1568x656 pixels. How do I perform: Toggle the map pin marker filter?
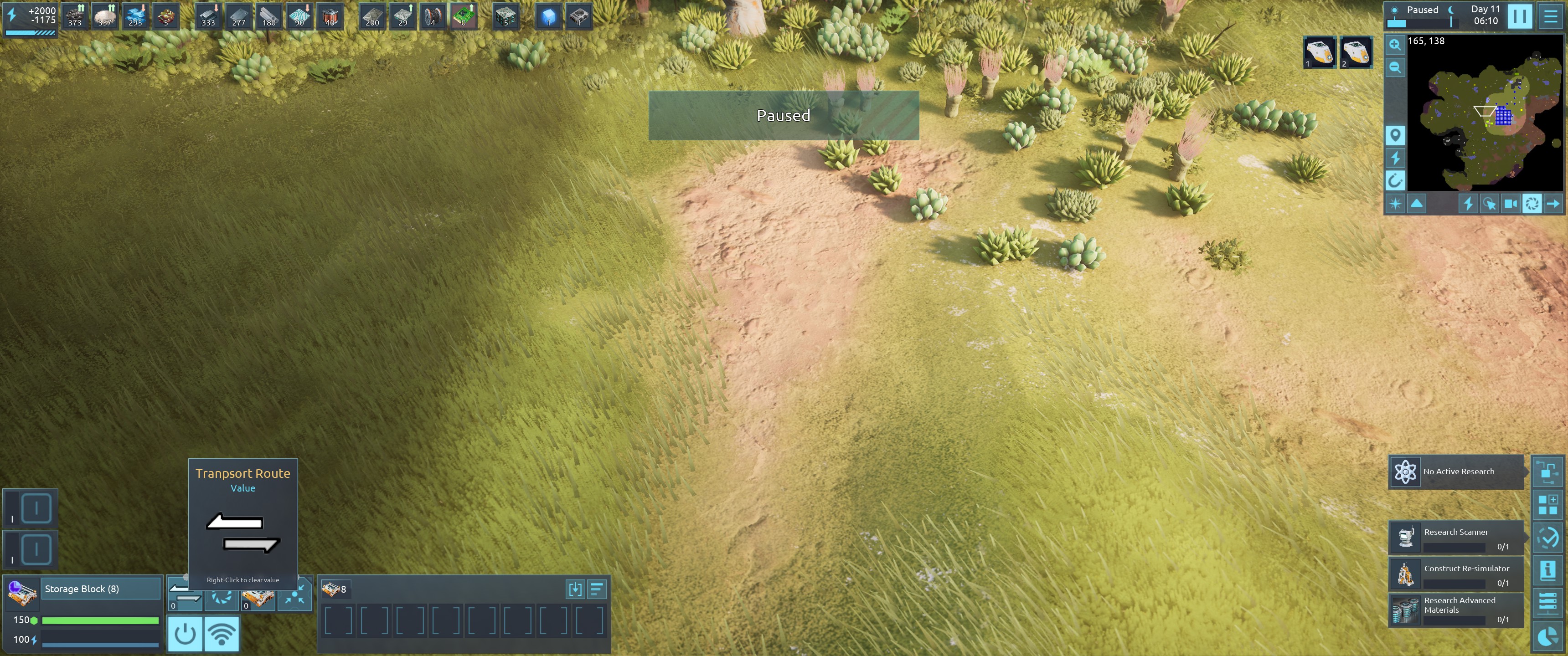(x=1395, y=135)
